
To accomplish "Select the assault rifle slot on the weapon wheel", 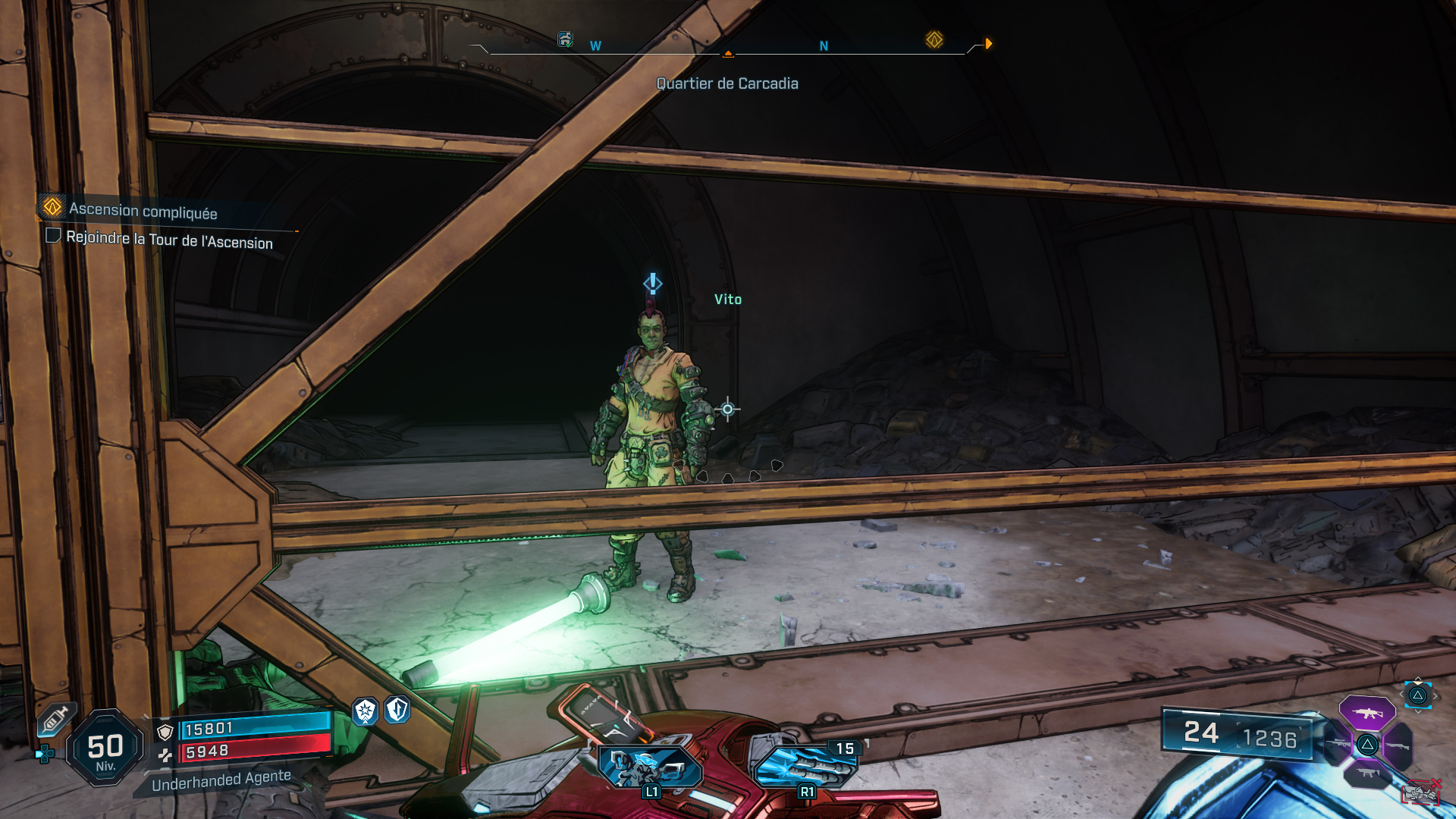I will [1367, 714].
